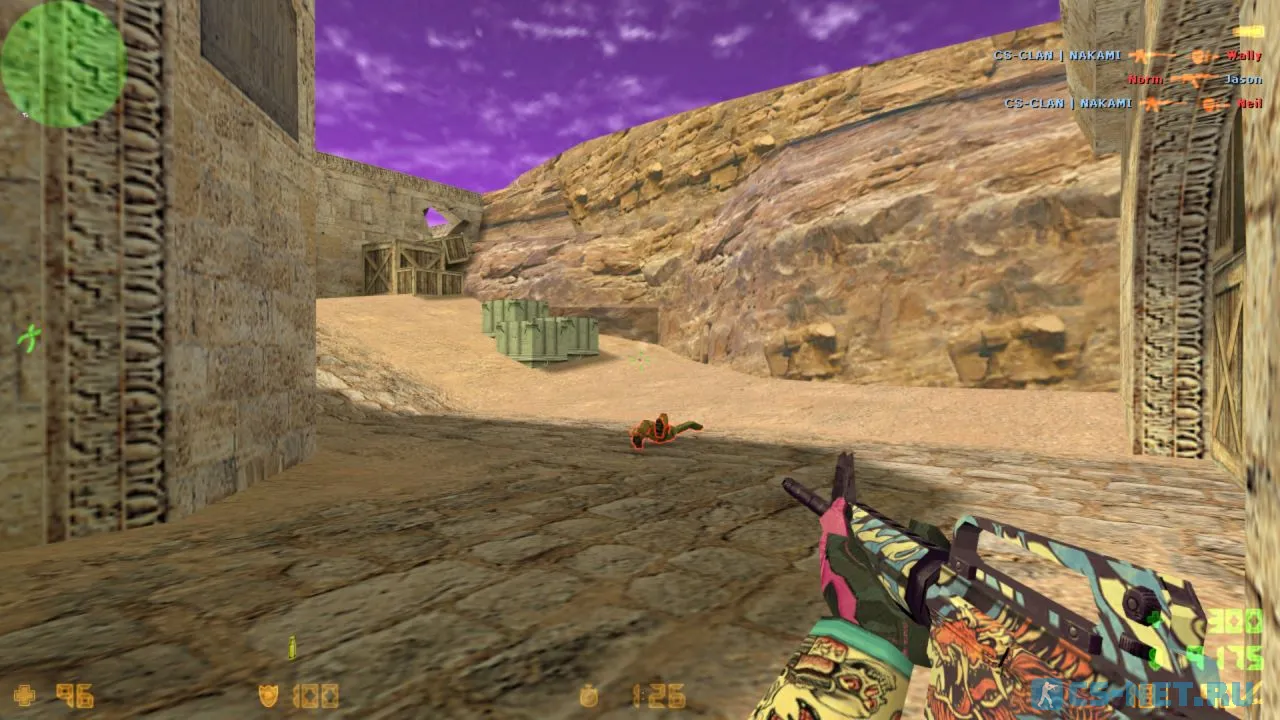Click the headshot skull icon next to Wally
Viewport: 1280px width, 720px height.
click(x=1197, y=56)
